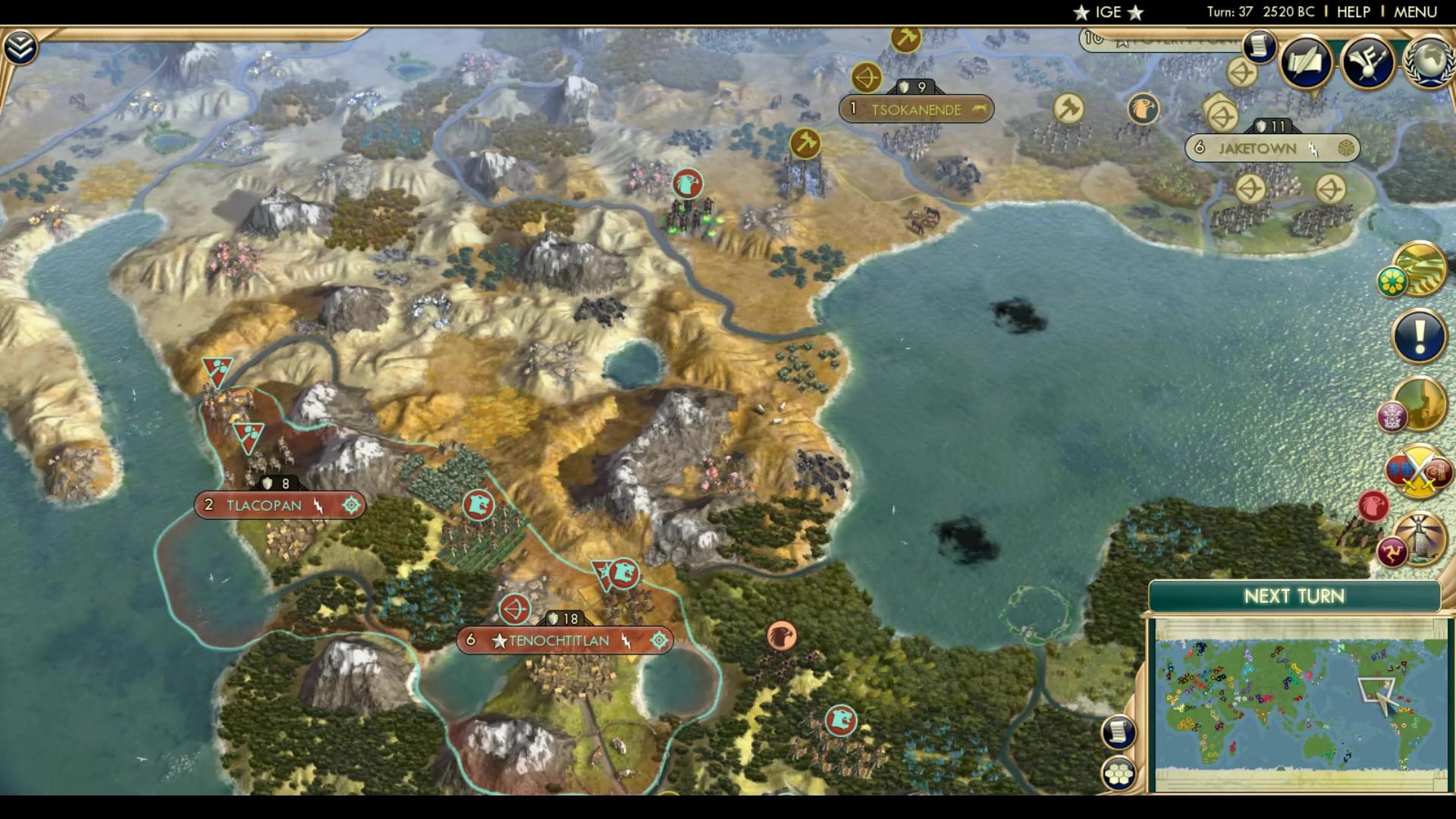
Task: Open Tlacopan's city focus target icon
Action: [x=349, y=505]
